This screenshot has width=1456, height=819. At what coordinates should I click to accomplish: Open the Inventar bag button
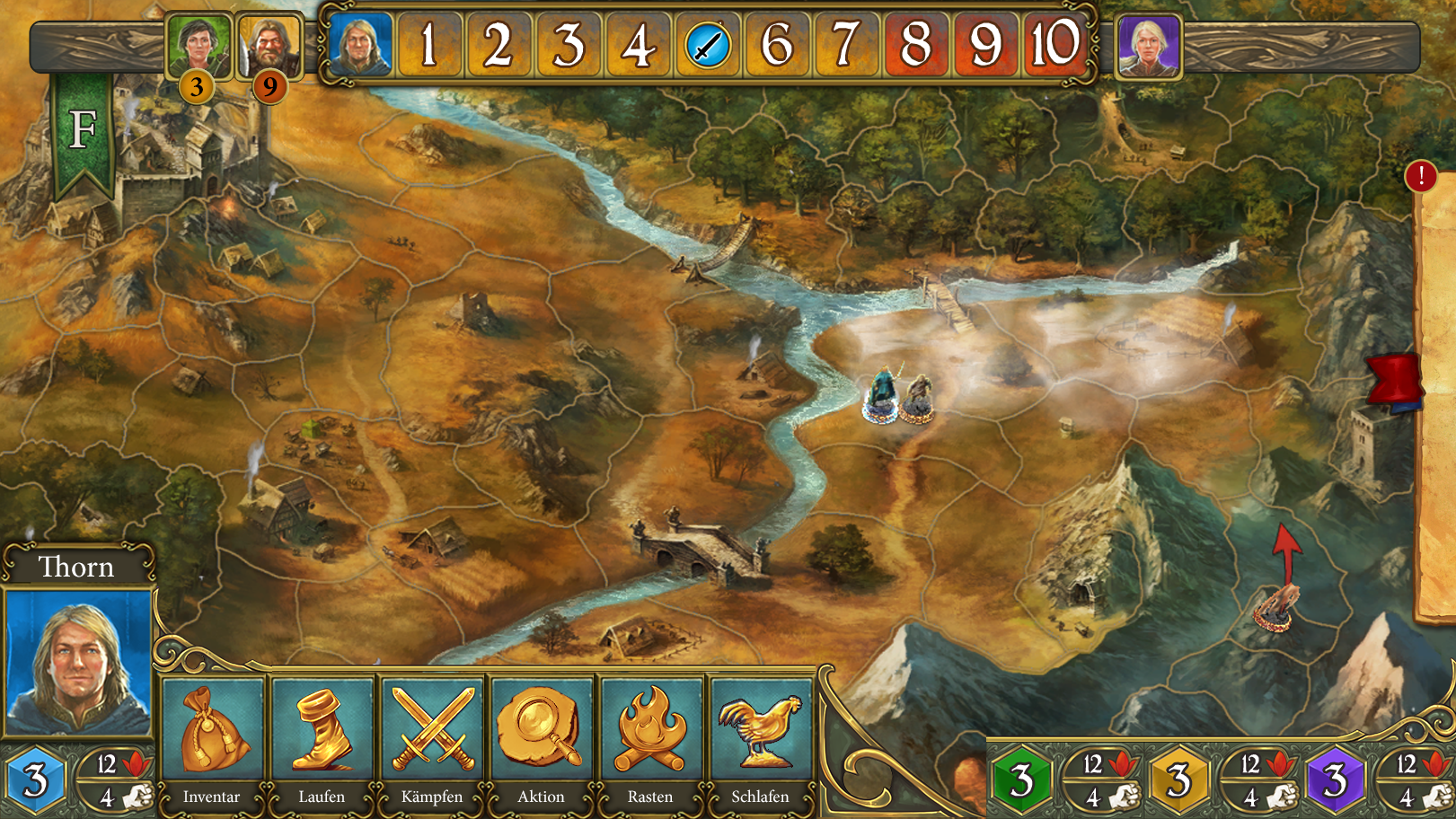212,737
